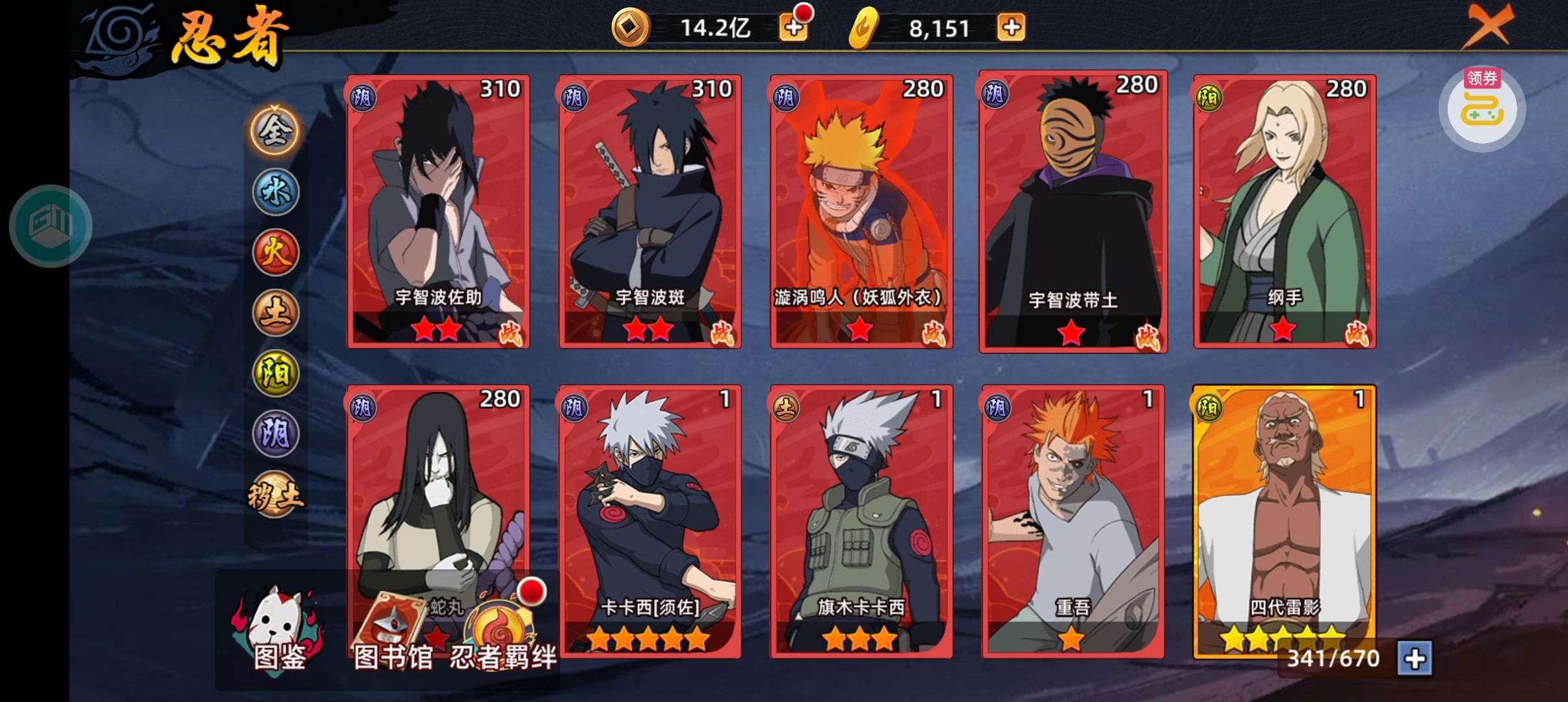Choose the 宇智波斑 ninja card

point(649,211)
